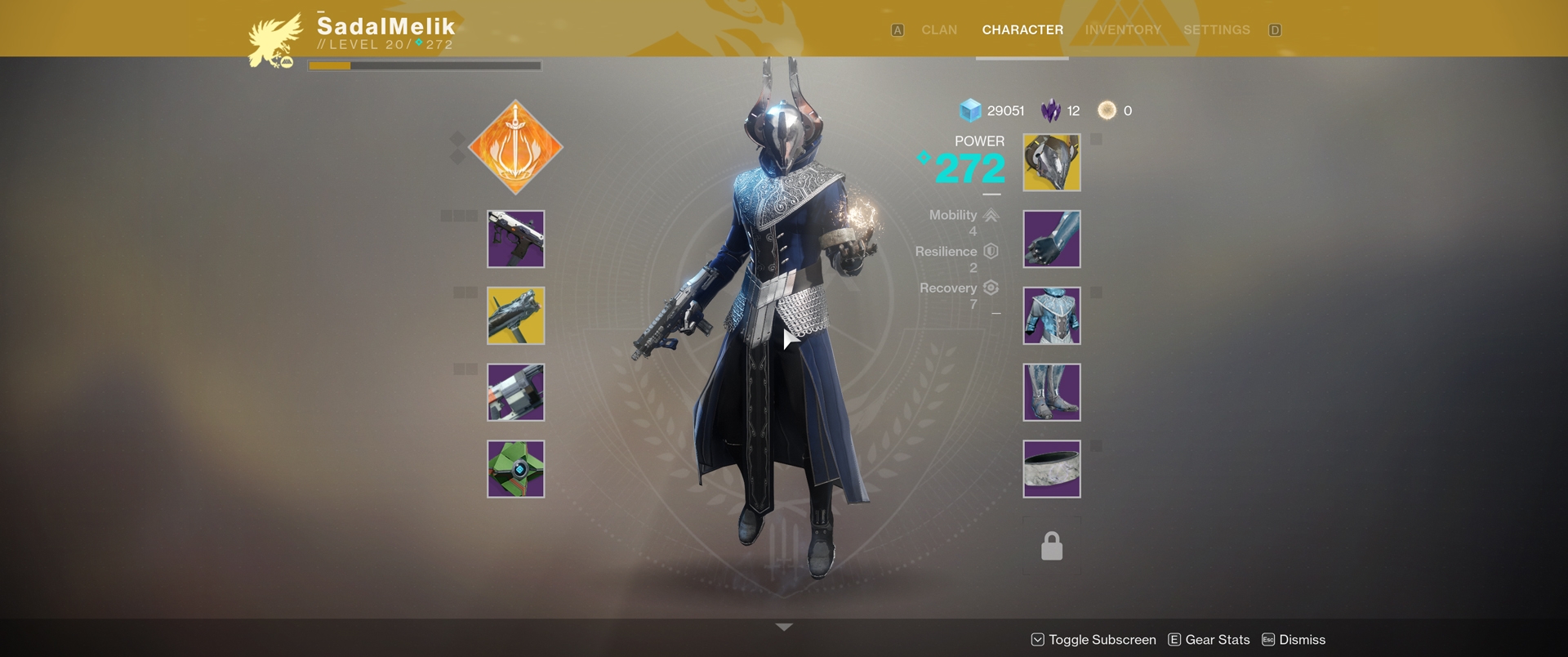Click the golden eagle clan emblem
The image size is (1568, 657).
tap(275, 41)
